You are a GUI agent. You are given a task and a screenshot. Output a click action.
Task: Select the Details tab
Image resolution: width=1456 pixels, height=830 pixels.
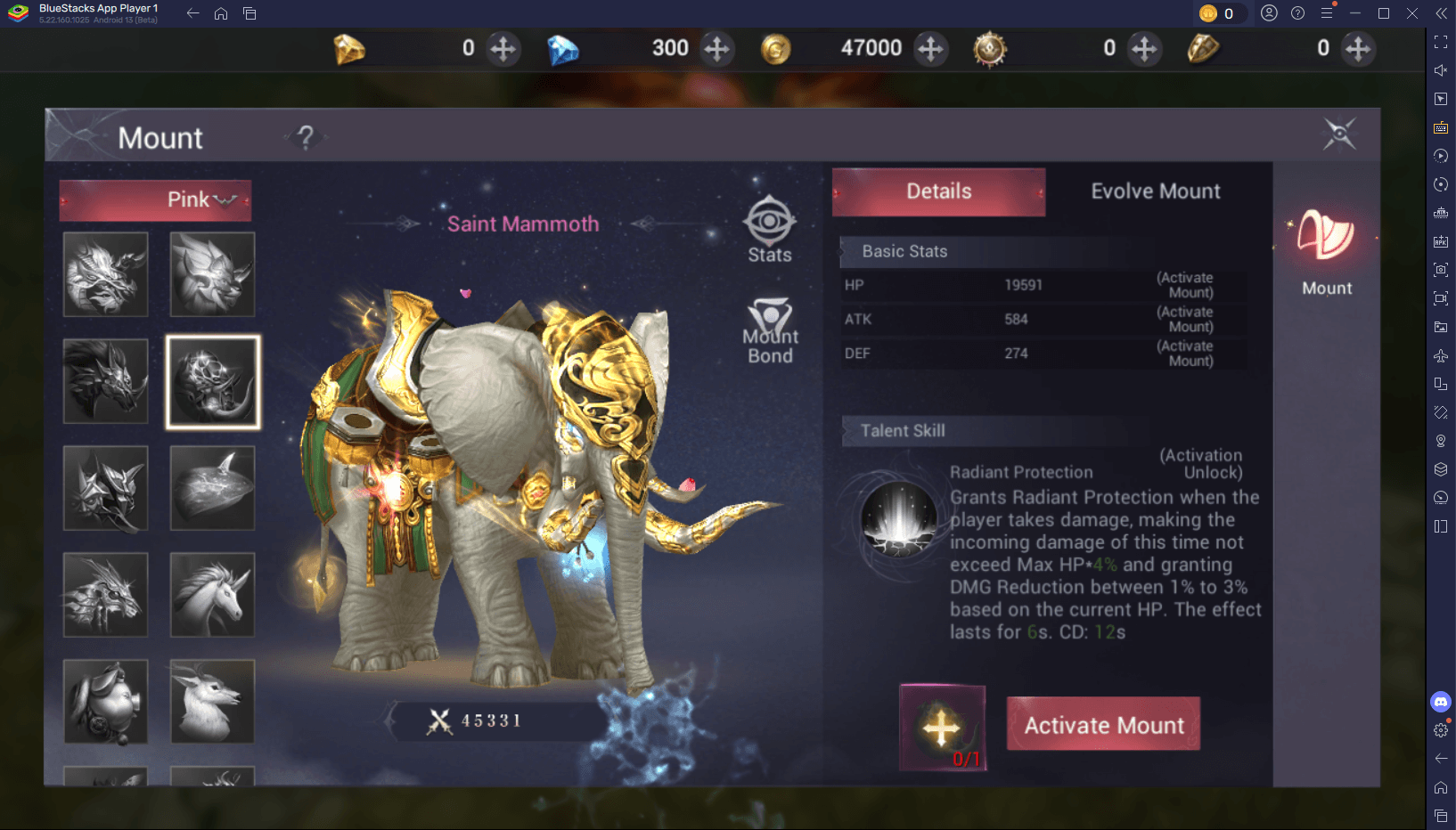[x=938, y=191]
